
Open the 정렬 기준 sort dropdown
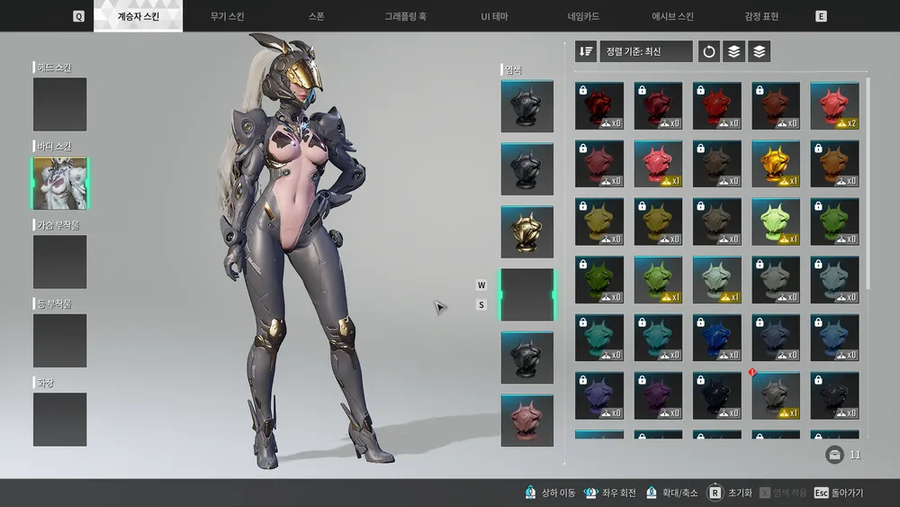(x=646, y=51)
